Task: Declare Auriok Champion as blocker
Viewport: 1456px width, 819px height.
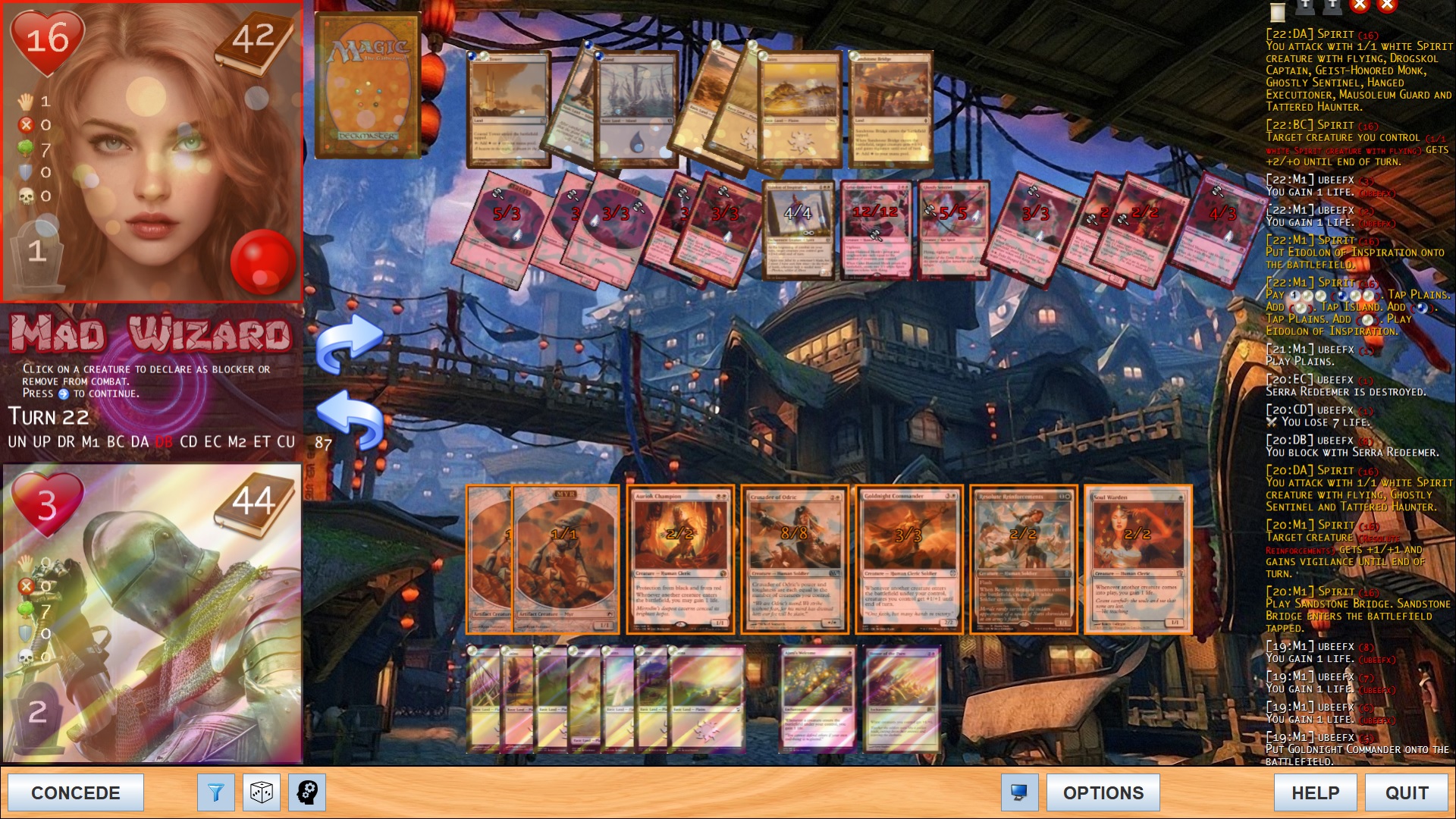Action: click(680, 559)
